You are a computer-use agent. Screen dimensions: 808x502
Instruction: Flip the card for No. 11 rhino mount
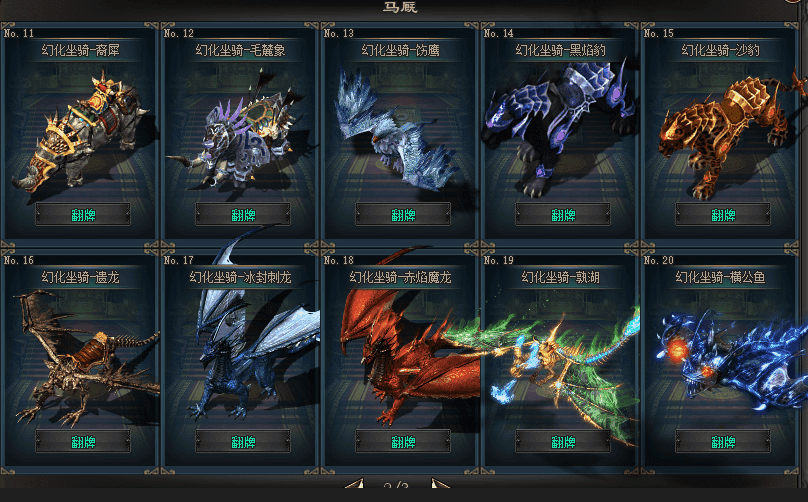(x=83, y=215)
